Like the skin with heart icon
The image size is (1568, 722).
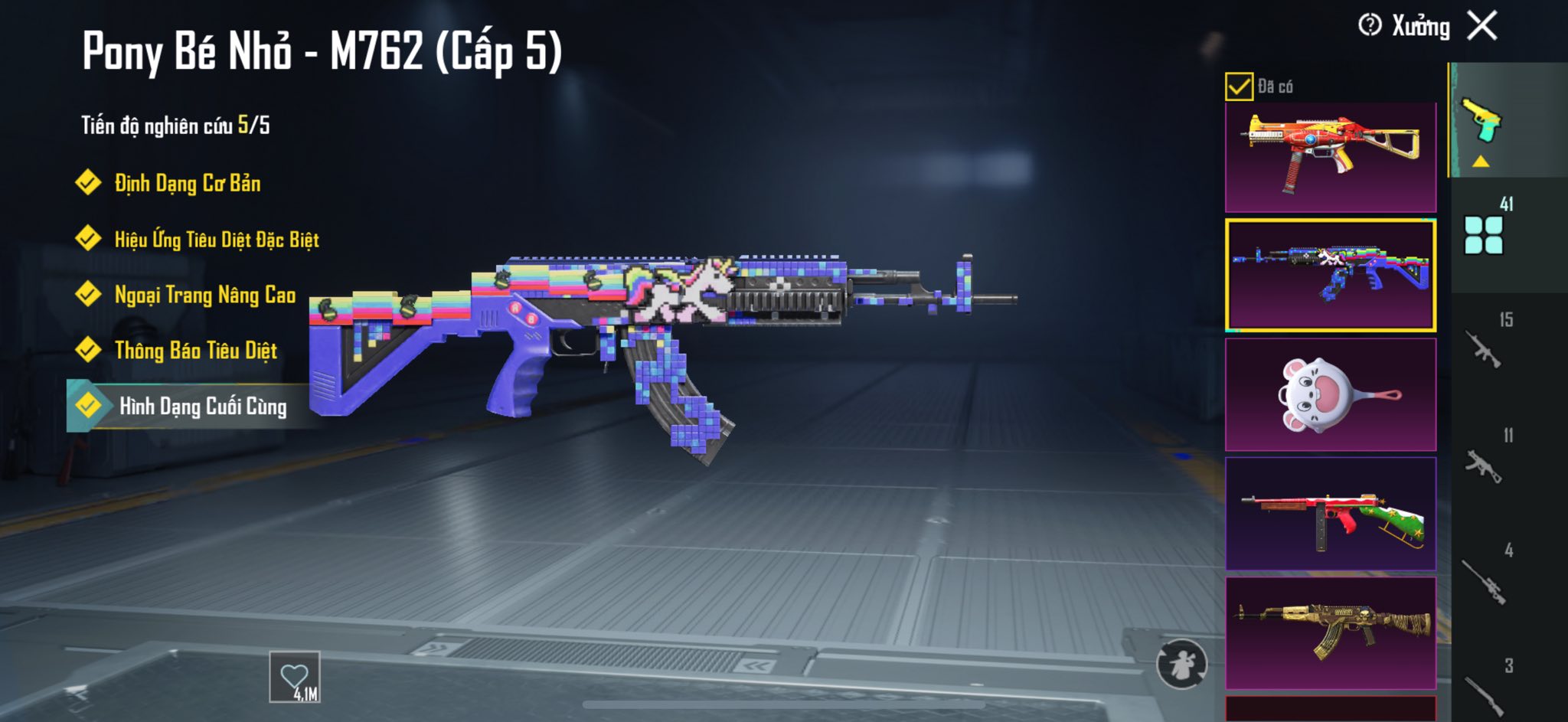click(x=295, y=677)
